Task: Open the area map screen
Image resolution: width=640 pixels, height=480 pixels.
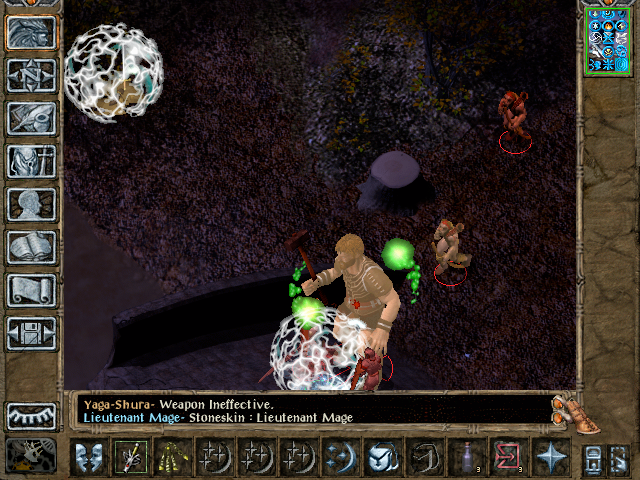Action: coord(32,76)
